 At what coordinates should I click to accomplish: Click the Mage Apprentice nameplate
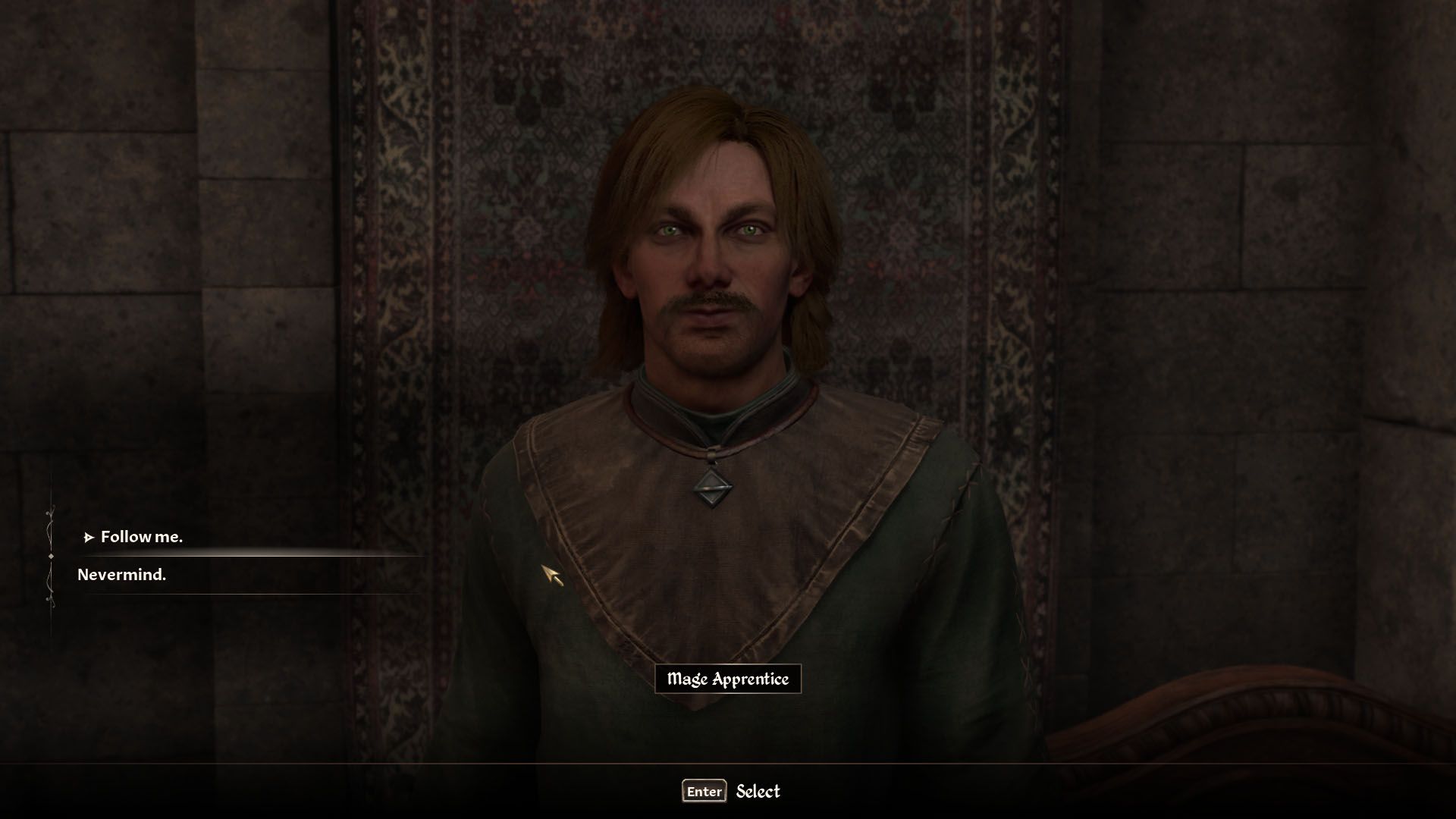tap(730, 679)
